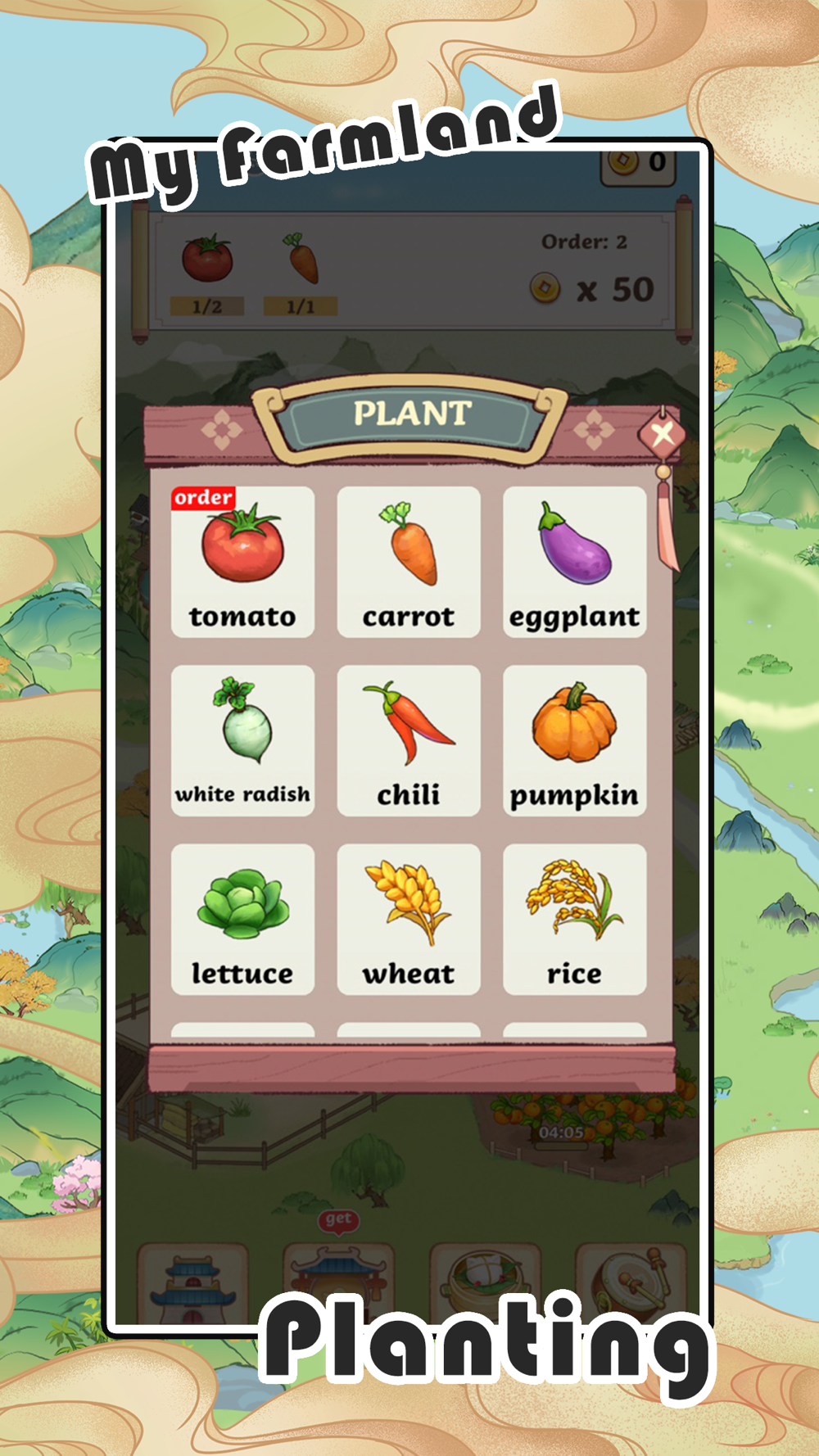Choose carrot to plant
This screenshot has height=1456, width=819.
coord(409,562)
